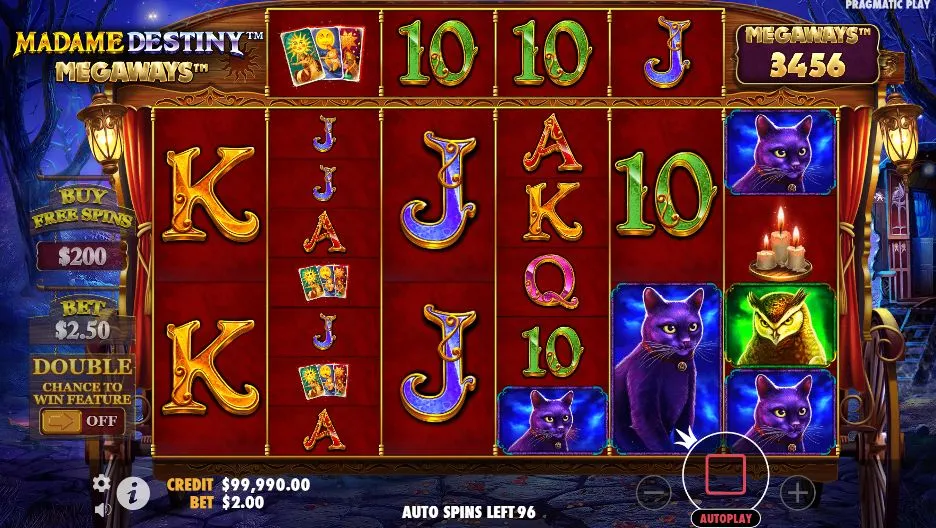
Task: Mute the sound with the speaker icon
Action: (x=102, y=510)
